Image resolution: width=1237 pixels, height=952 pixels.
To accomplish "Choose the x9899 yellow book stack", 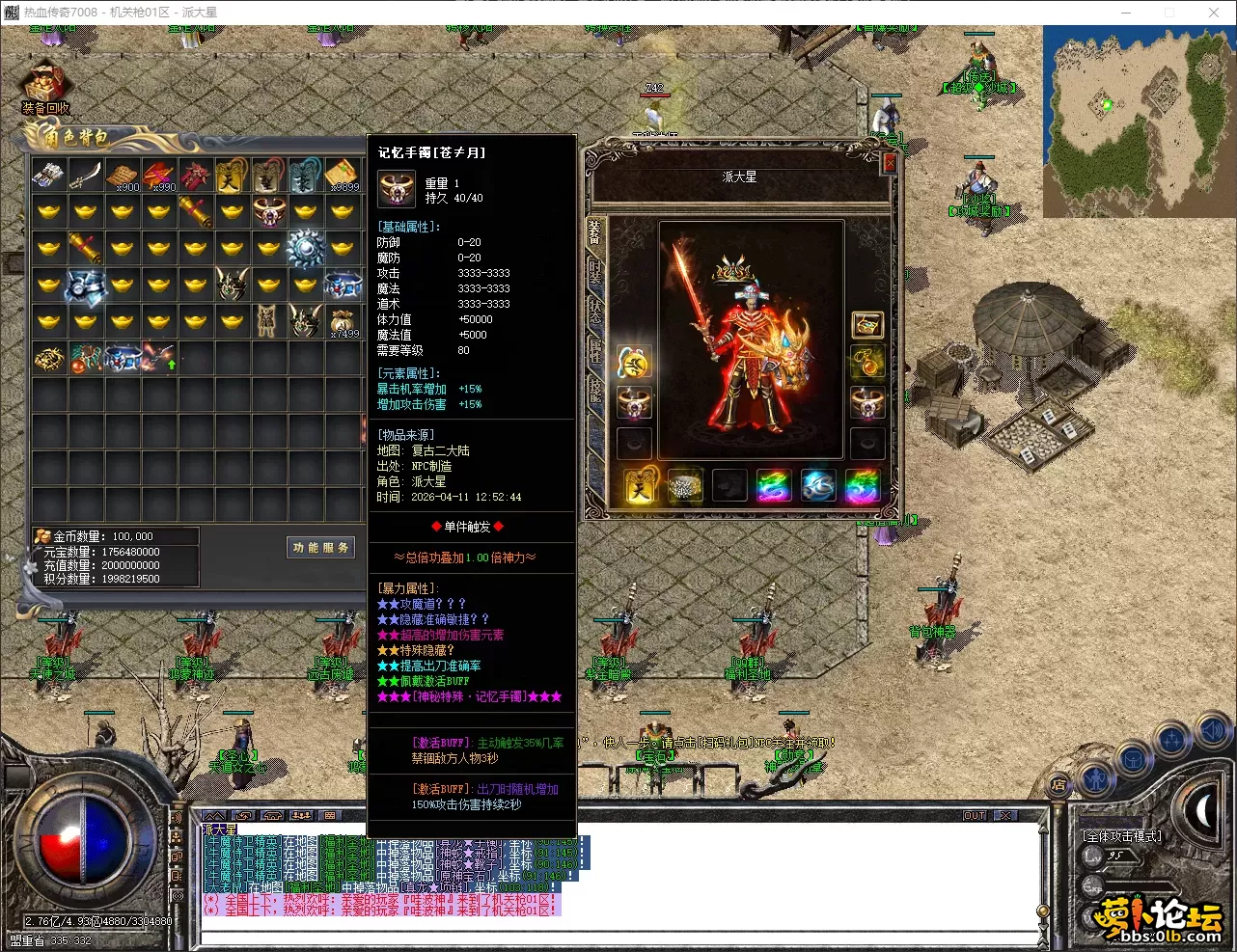I will (x=343, y=176).
